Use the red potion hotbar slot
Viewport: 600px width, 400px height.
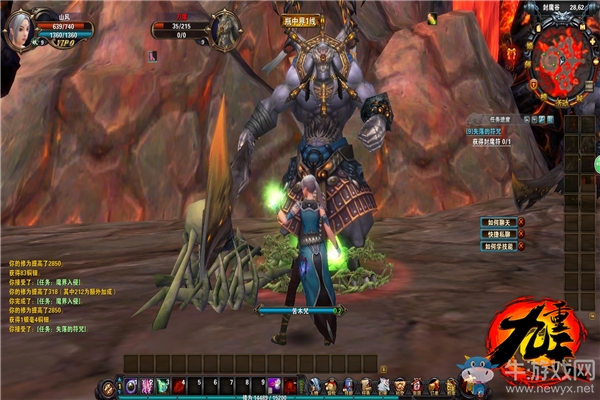[x=178, y=386]
